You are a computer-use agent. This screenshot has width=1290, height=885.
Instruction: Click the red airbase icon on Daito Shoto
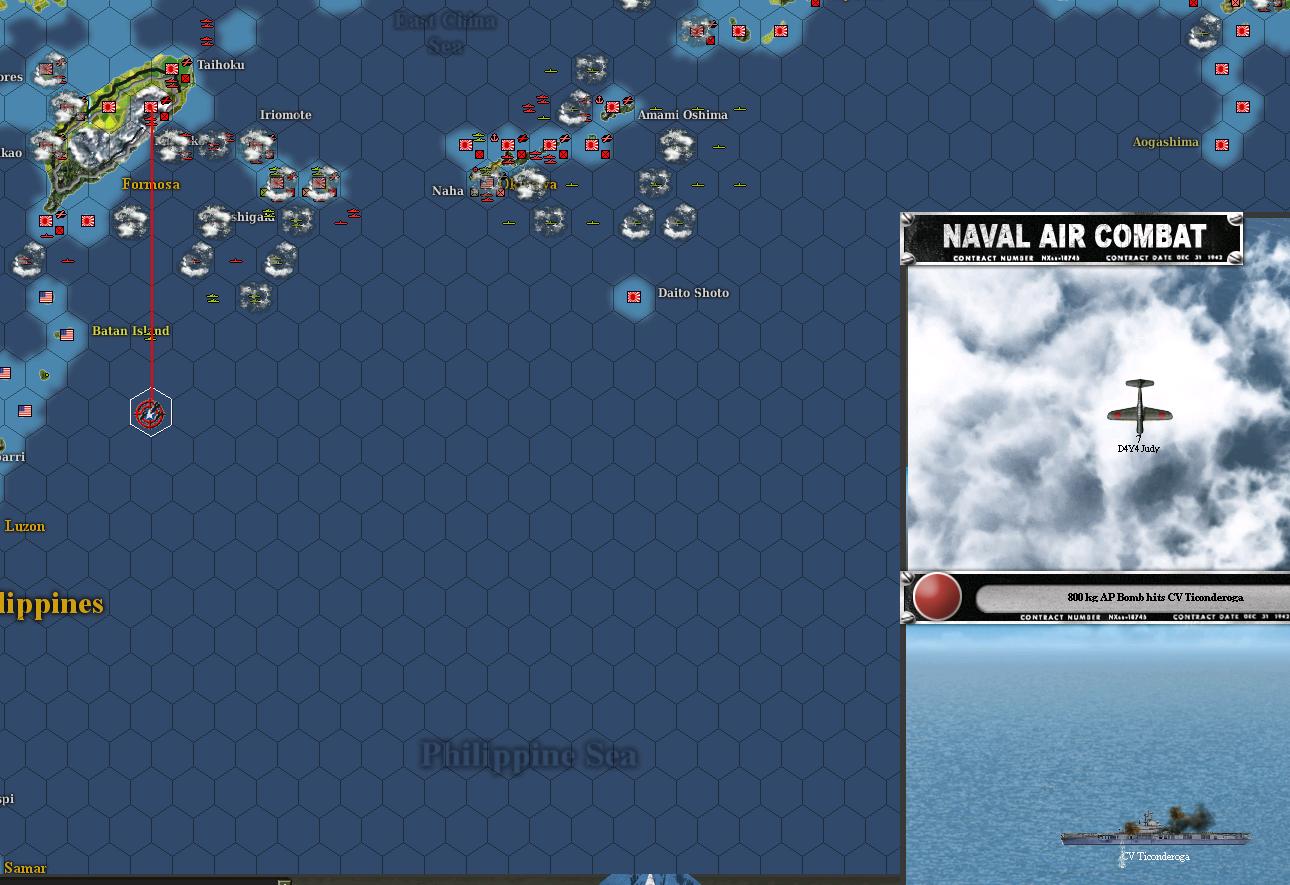[633, 296]
